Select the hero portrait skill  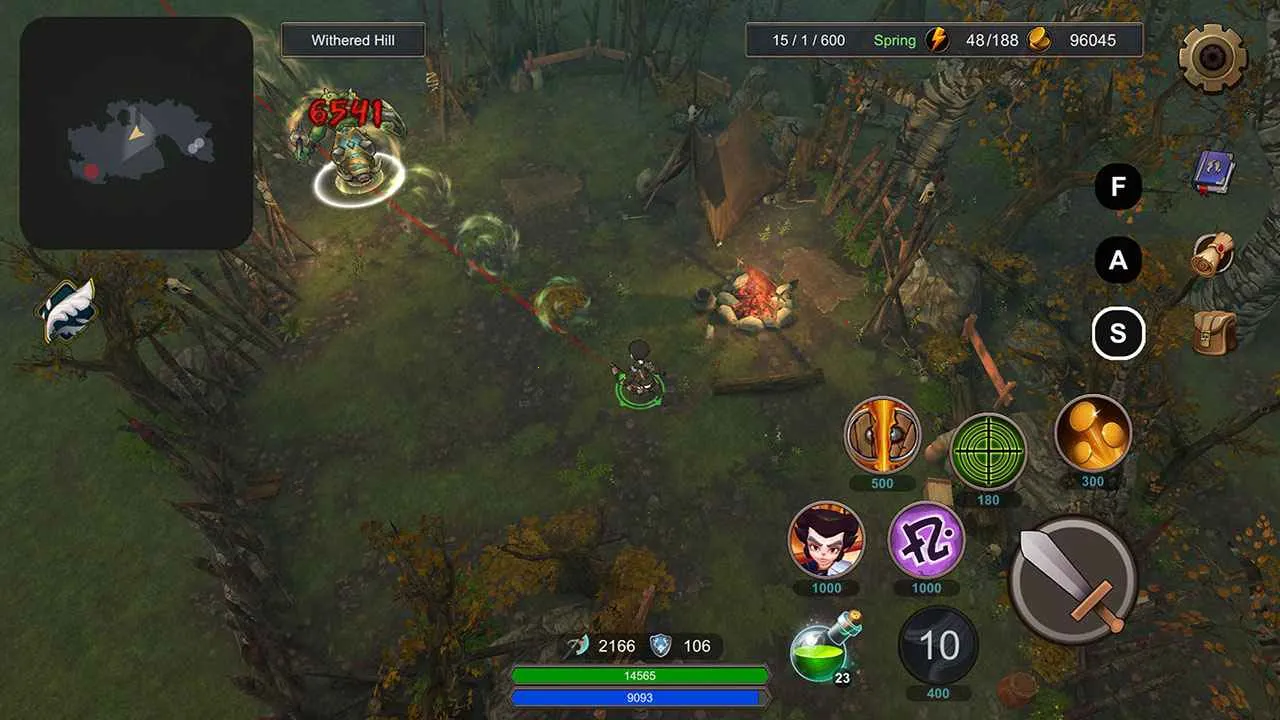(826, 540)
